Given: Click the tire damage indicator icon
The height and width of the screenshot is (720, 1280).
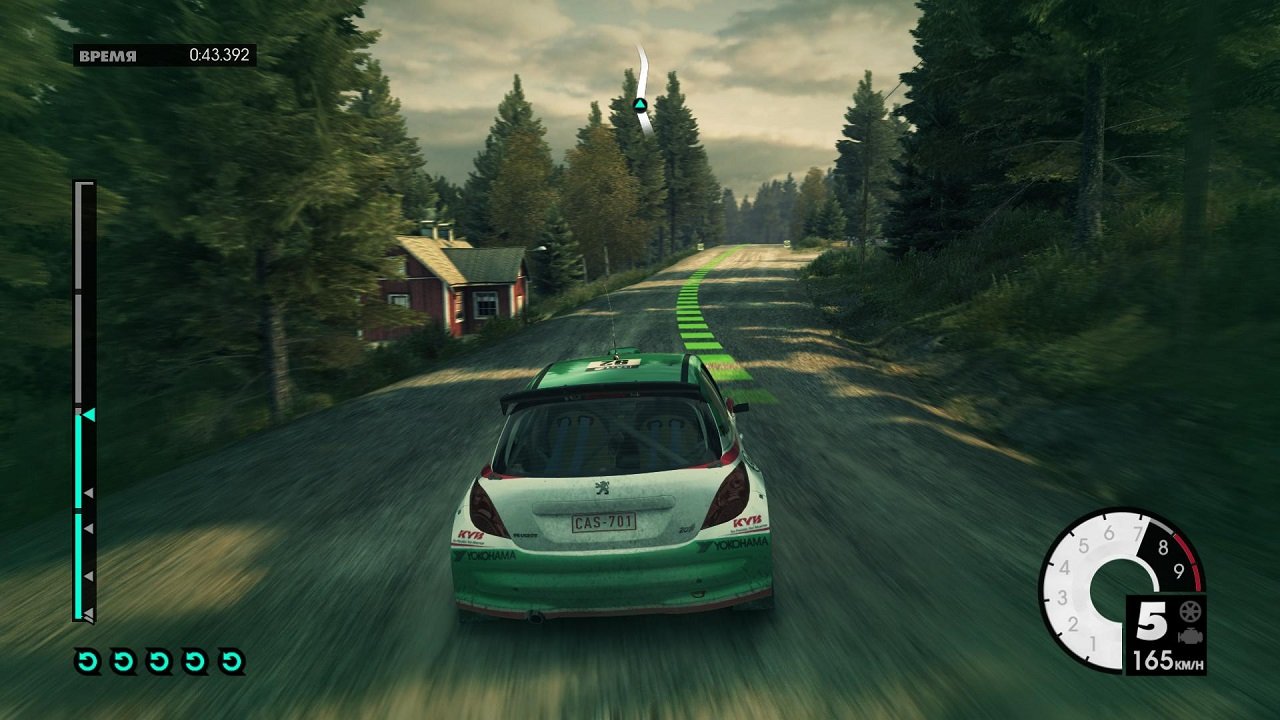Looking at the screenshot, I should [1189, 612].
